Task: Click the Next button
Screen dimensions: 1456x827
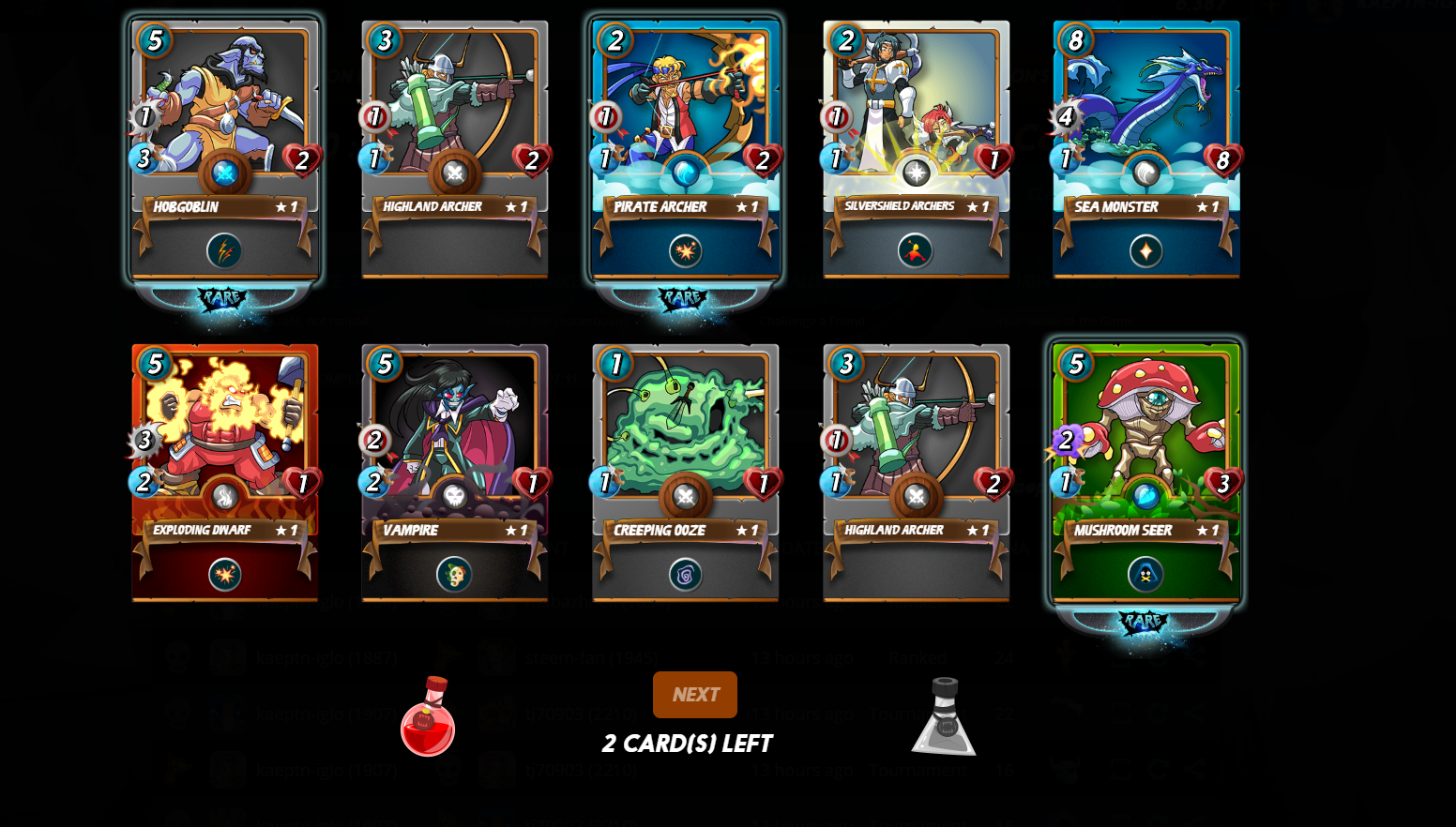Action: [x=694, y=695]
